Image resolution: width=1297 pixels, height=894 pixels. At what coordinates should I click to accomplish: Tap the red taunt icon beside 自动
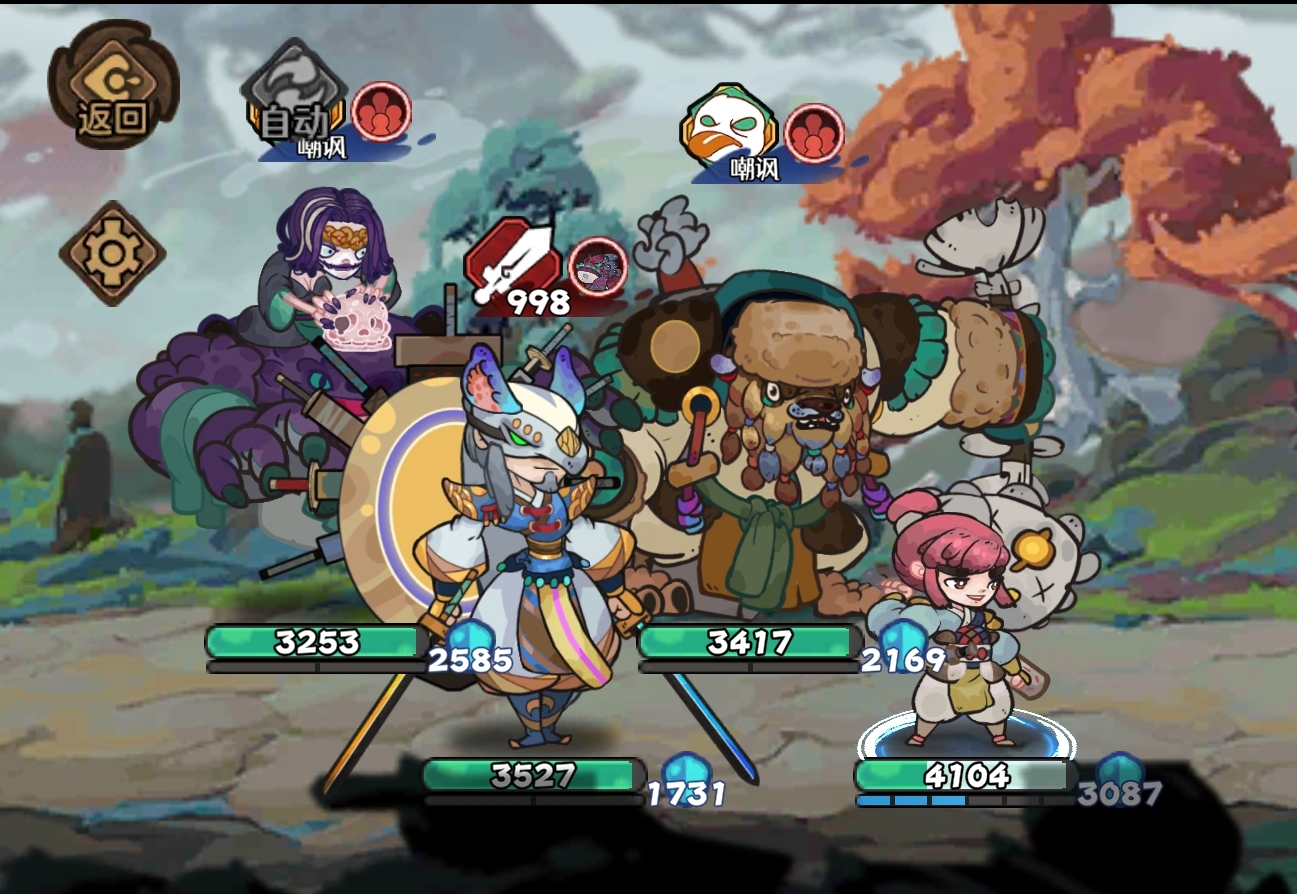[x=381, y=113]
